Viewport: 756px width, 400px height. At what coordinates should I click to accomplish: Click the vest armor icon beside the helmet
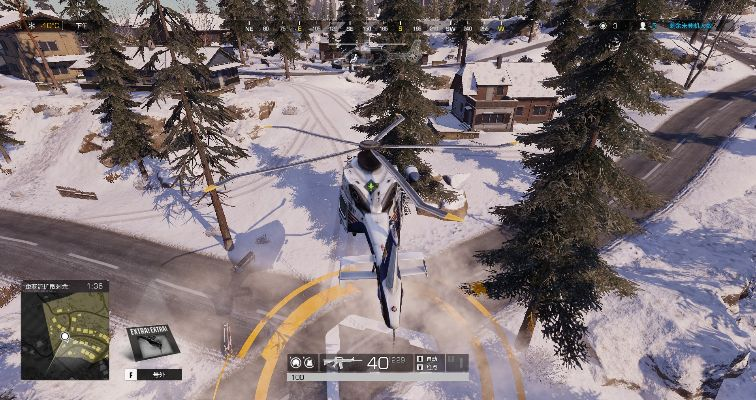point(309,362)
